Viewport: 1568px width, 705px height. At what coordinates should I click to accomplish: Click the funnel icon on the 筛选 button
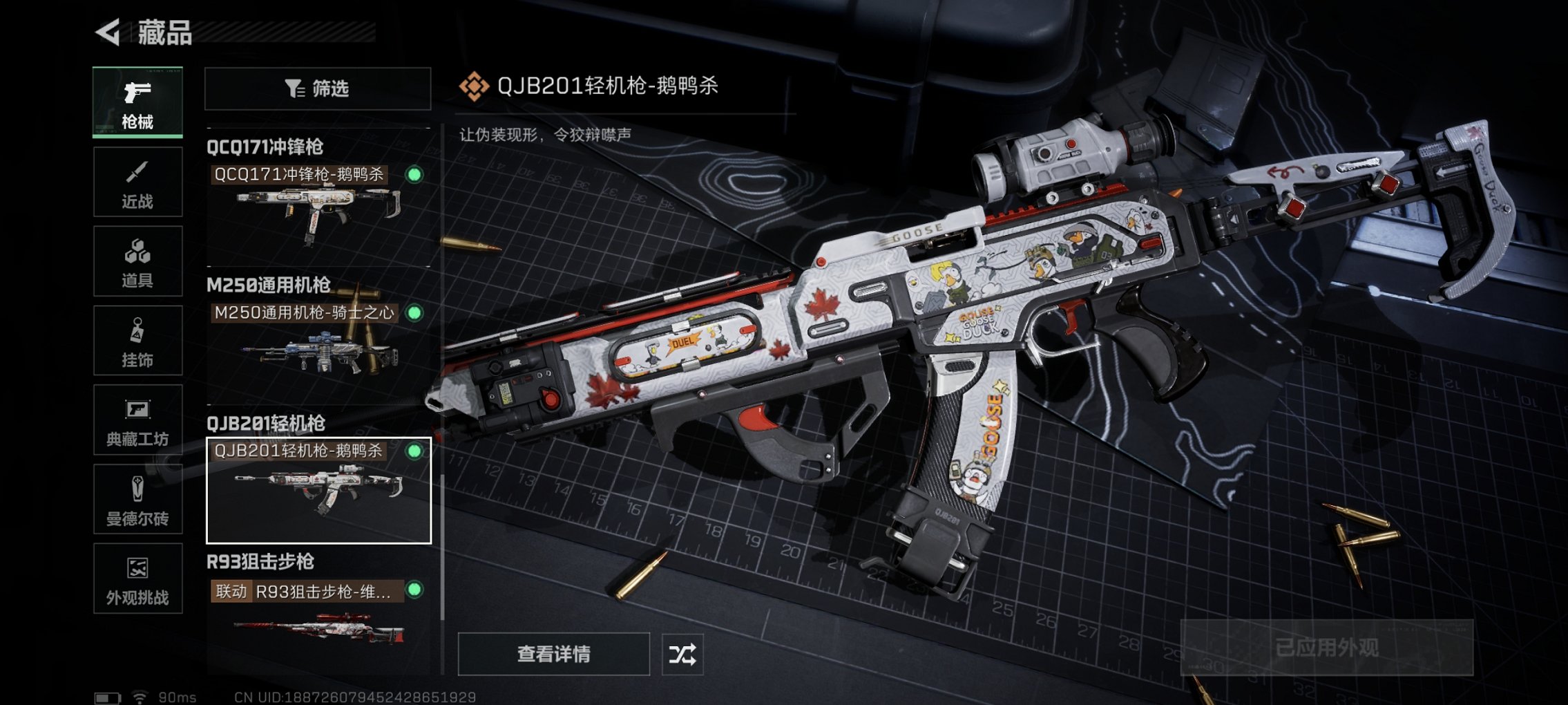coord(295,88)
